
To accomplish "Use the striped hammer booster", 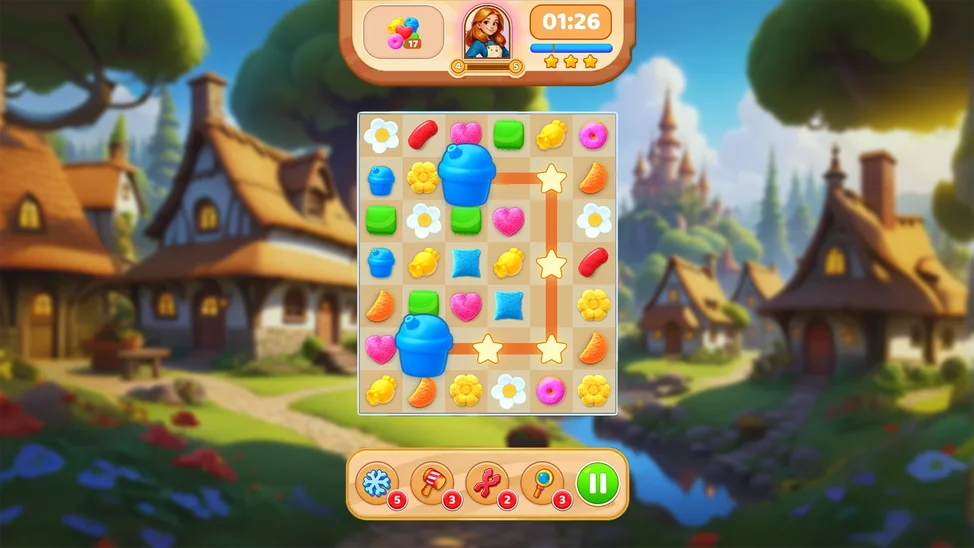I will (x=432, y=483).
